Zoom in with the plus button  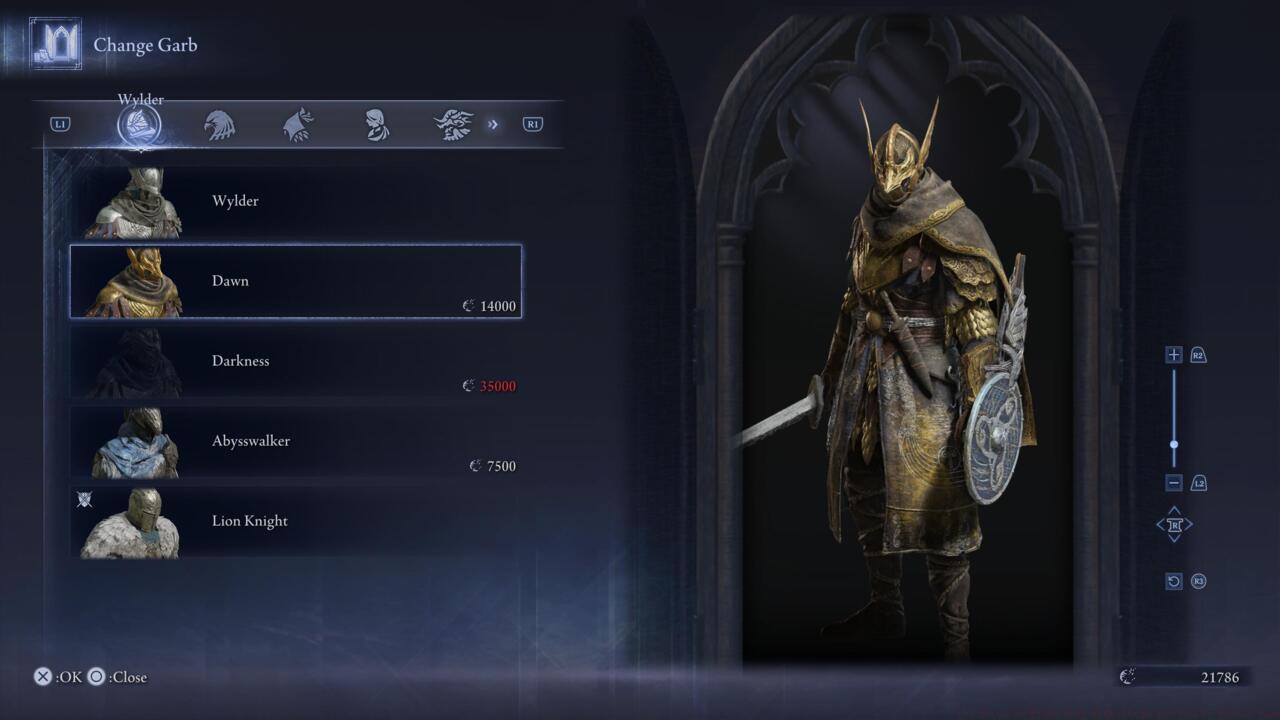[x=1174, y=355]
